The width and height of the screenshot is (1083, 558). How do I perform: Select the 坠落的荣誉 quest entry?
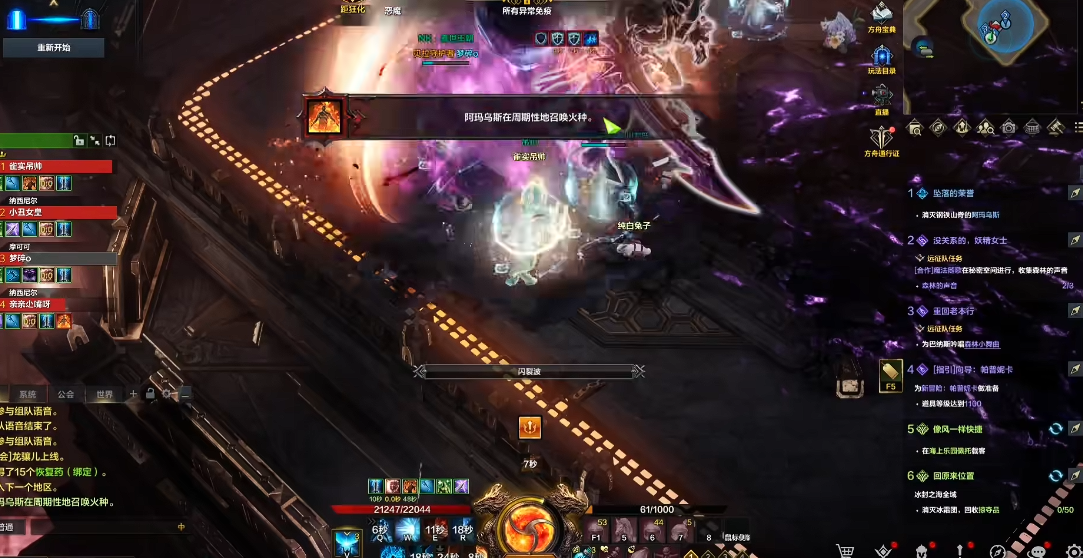pos(955,193)
